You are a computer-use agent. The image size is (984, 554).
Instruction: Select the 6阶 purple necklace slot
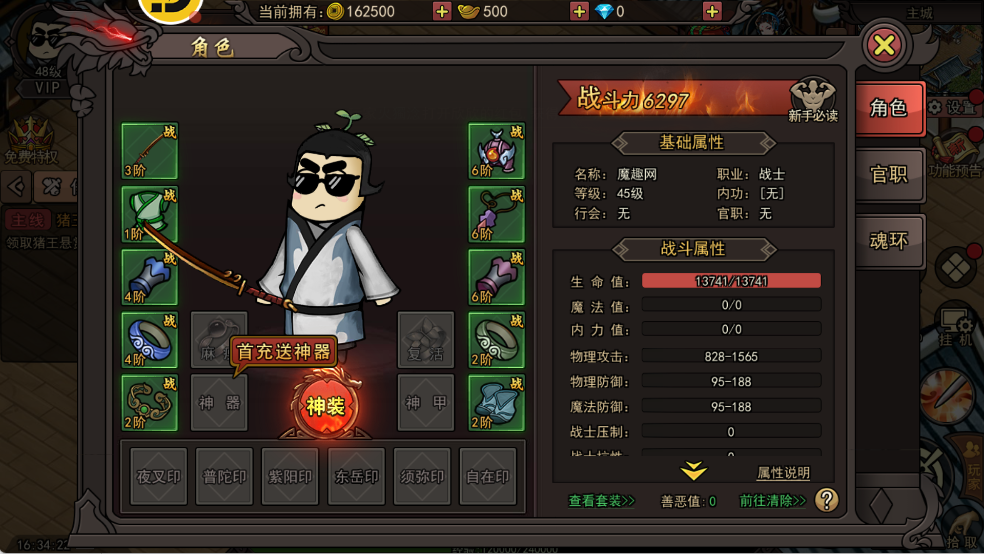pos(497,214)
